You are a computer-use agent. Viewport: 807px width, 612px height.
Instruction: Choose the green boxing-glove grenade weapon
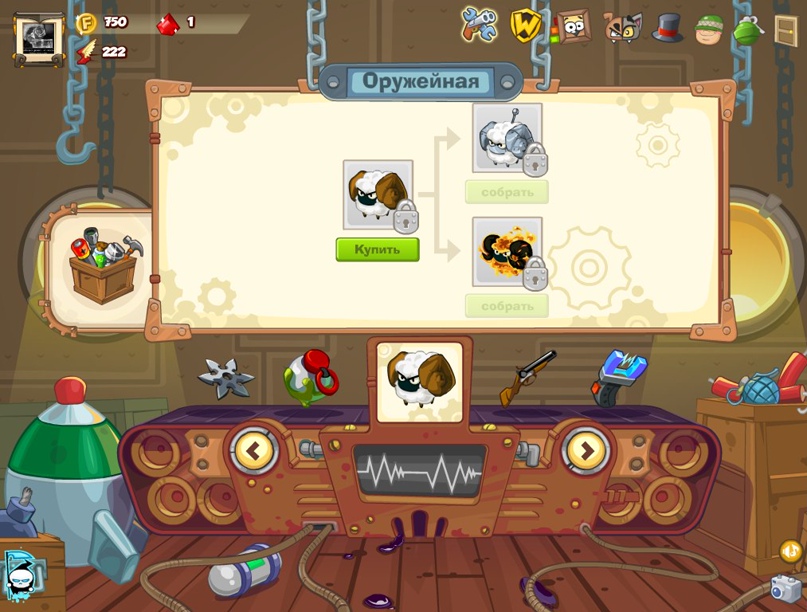tap(310, 376)
